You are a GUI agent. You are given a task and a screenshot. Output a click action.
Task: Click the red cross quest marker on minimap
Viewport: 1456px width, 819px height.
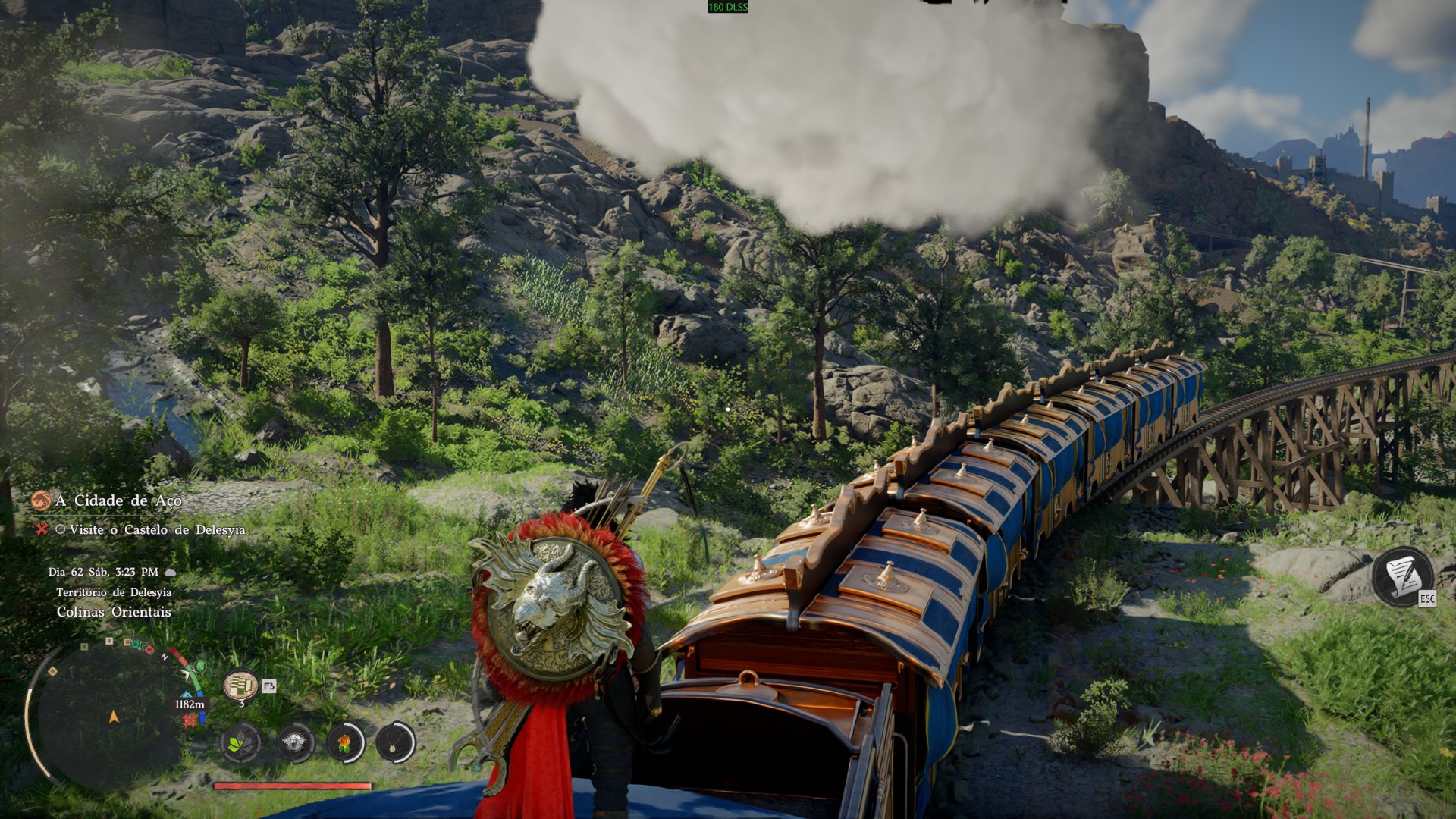click(x=189, y=720)
